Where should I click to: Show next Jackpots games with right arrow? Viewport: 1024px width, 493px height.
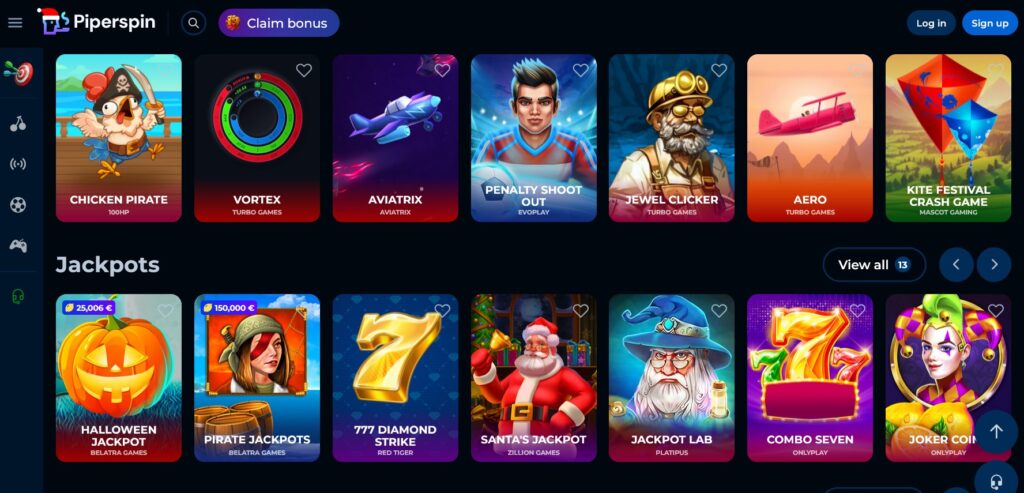(994, 265)
